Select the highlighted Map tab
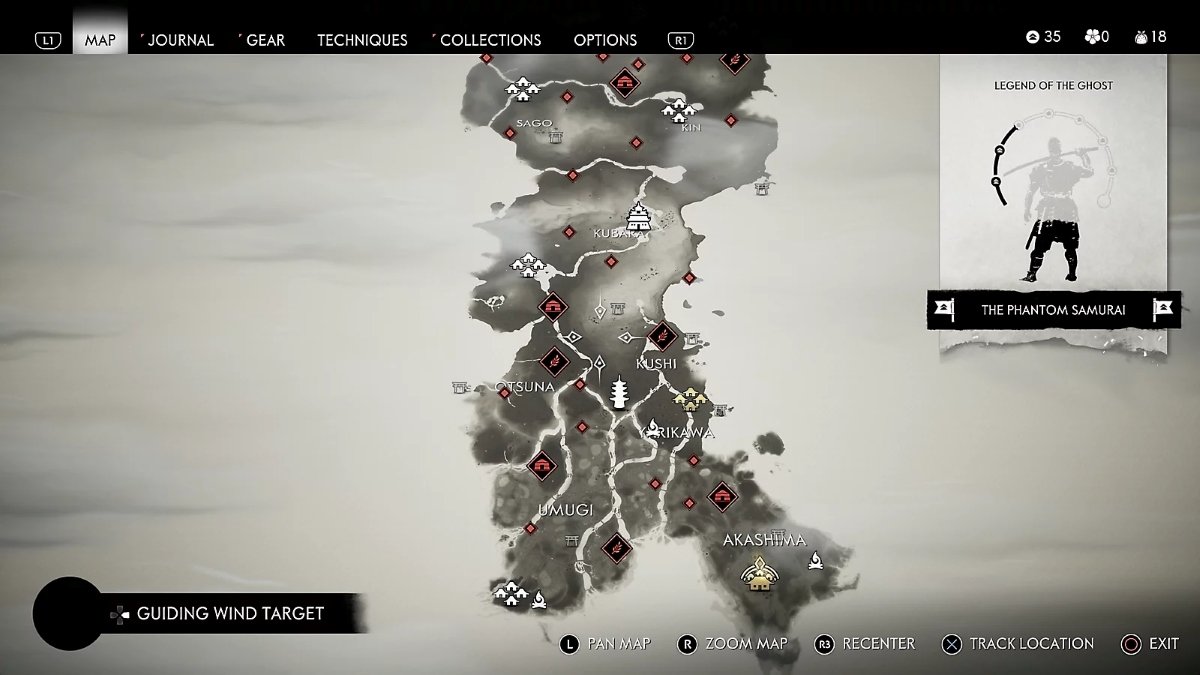Viewport: 1200px width, 675px height. (x=100, y=40)
